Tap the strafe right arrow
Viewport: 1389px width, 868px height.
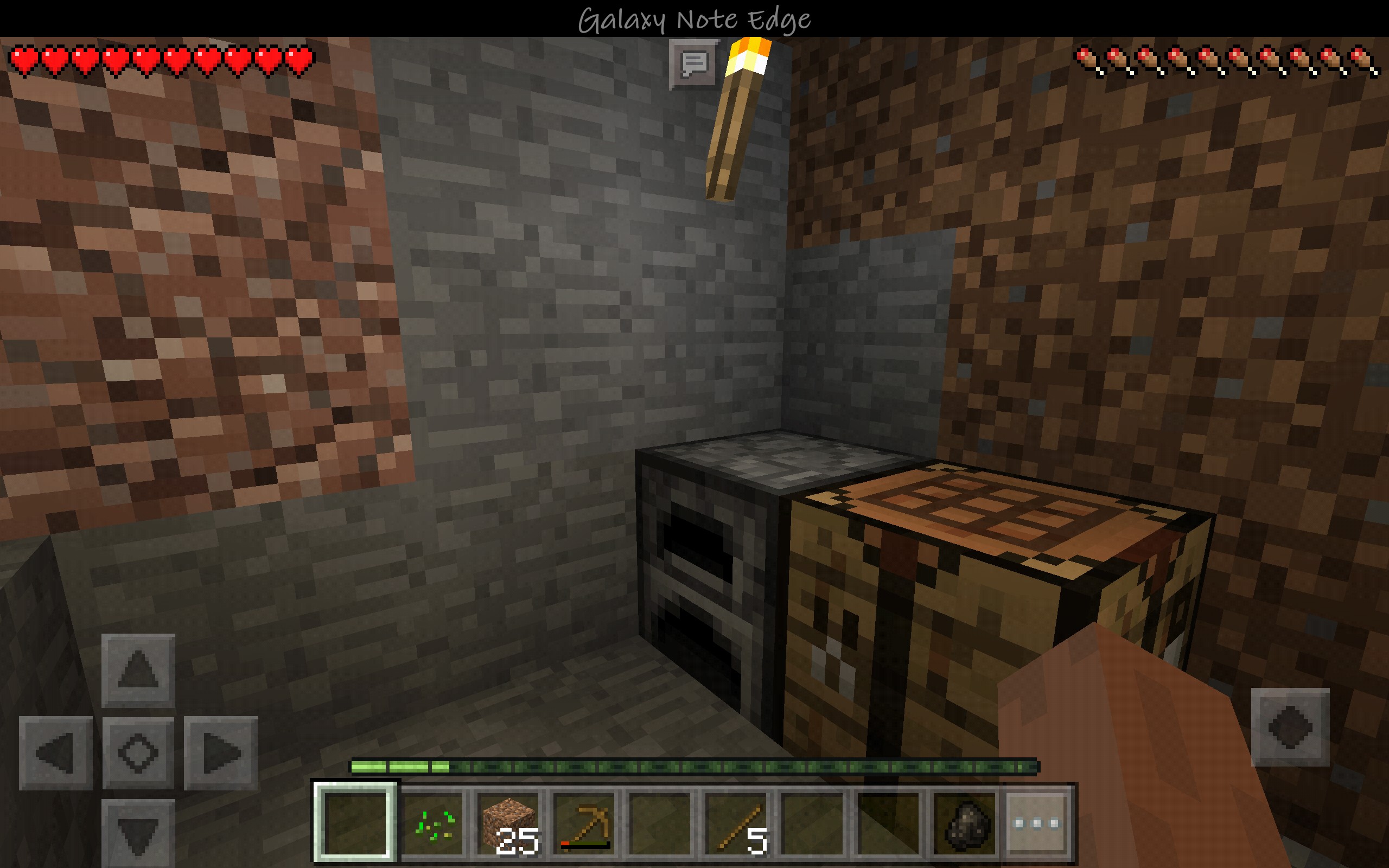pos(221,752)
